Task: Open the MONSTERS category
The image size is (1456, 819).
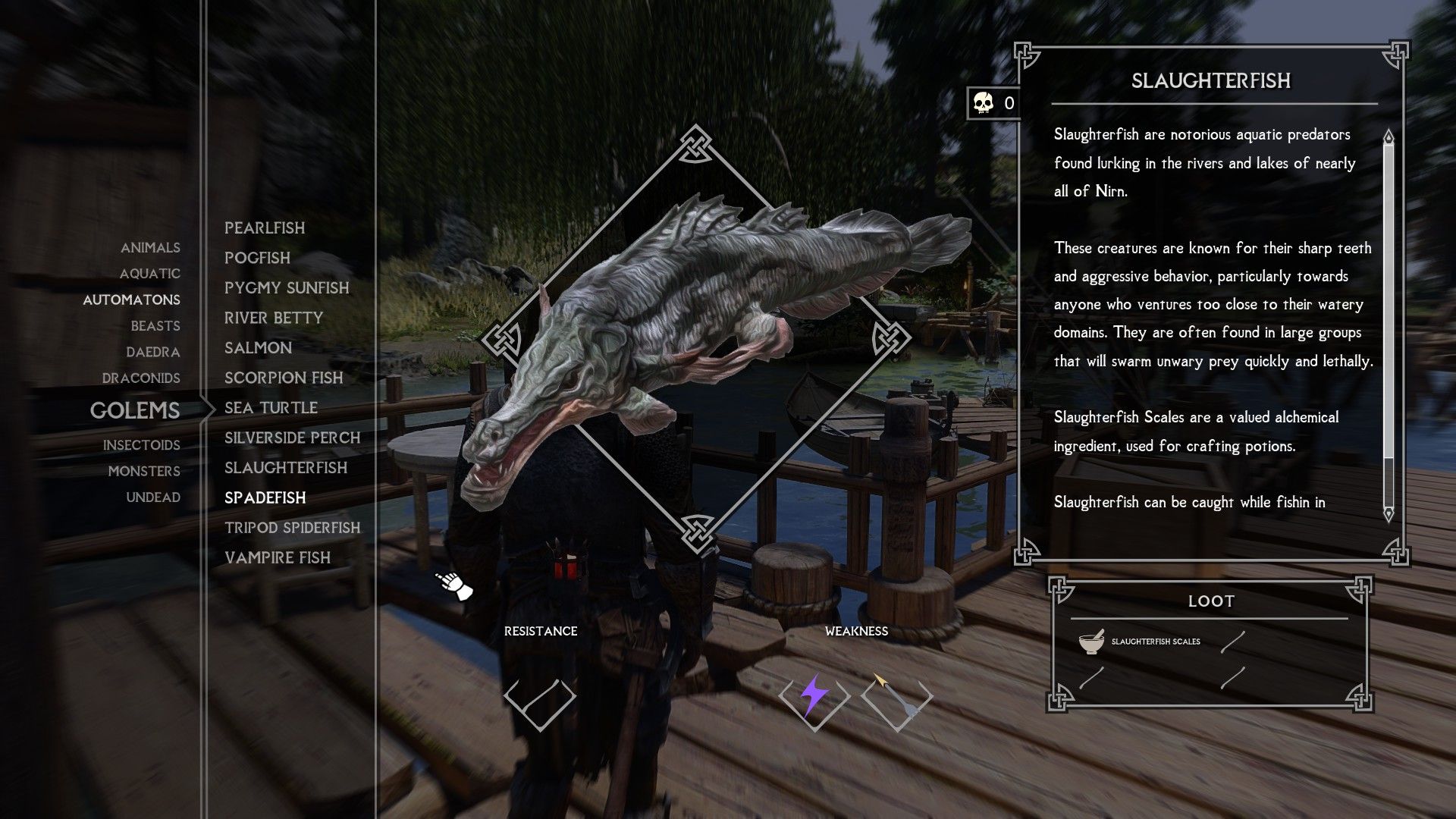Action: point(144,471)
